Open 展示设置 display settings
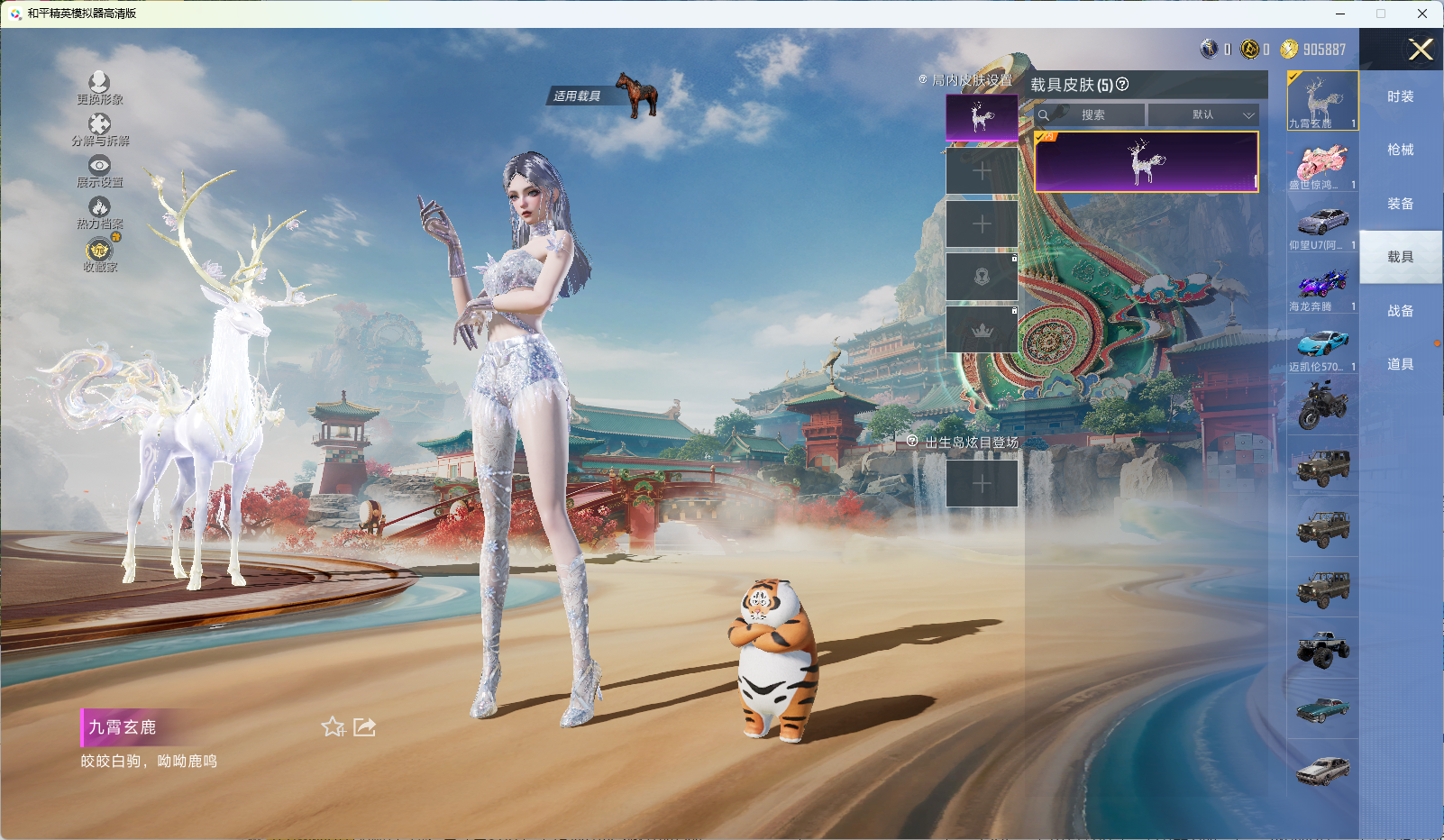1444x840 pixels. (x=99, y=167)
